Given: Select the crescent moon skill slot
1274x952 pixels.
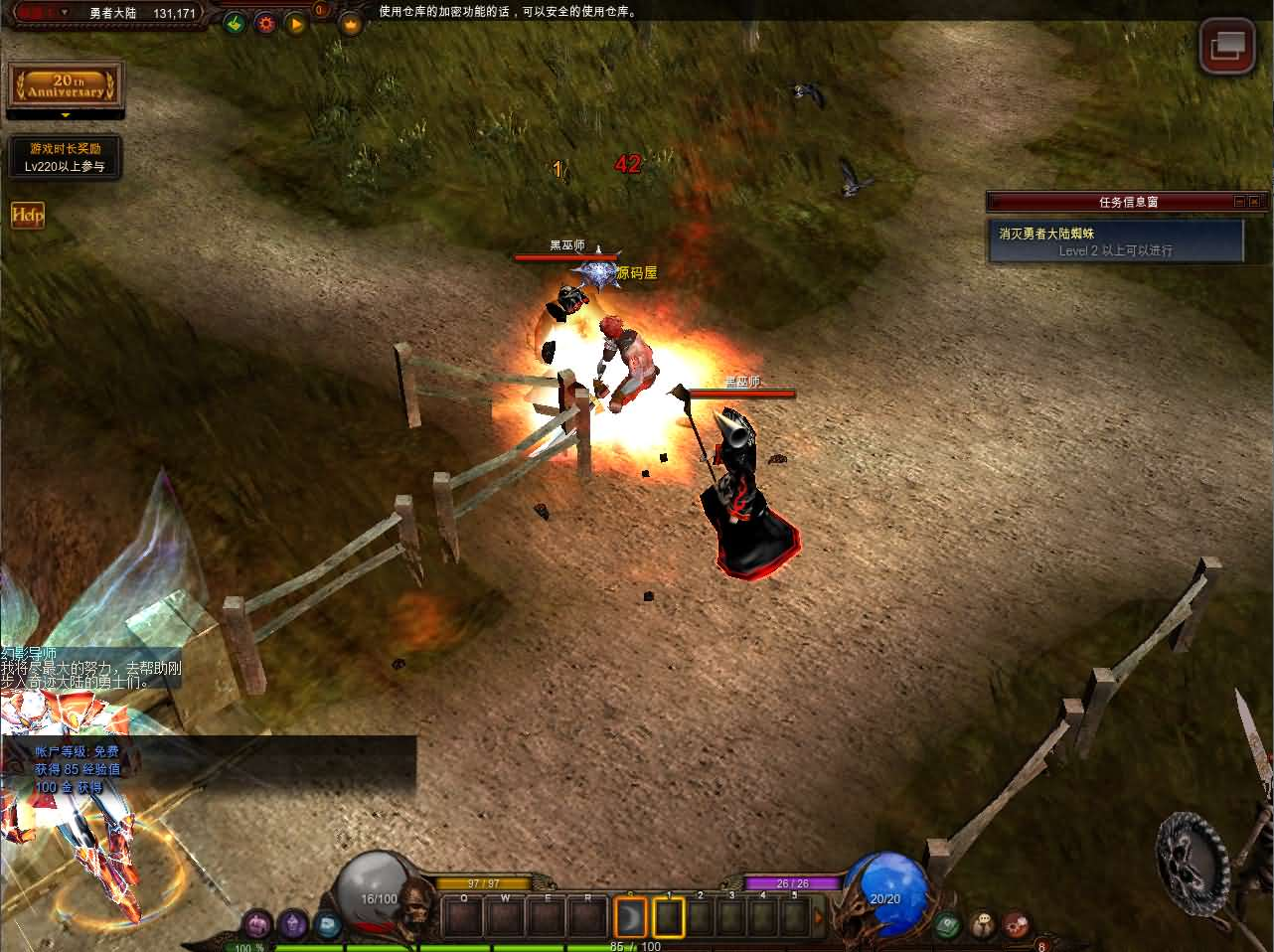Looking at the screenshot, I should (x=631, y=915).
